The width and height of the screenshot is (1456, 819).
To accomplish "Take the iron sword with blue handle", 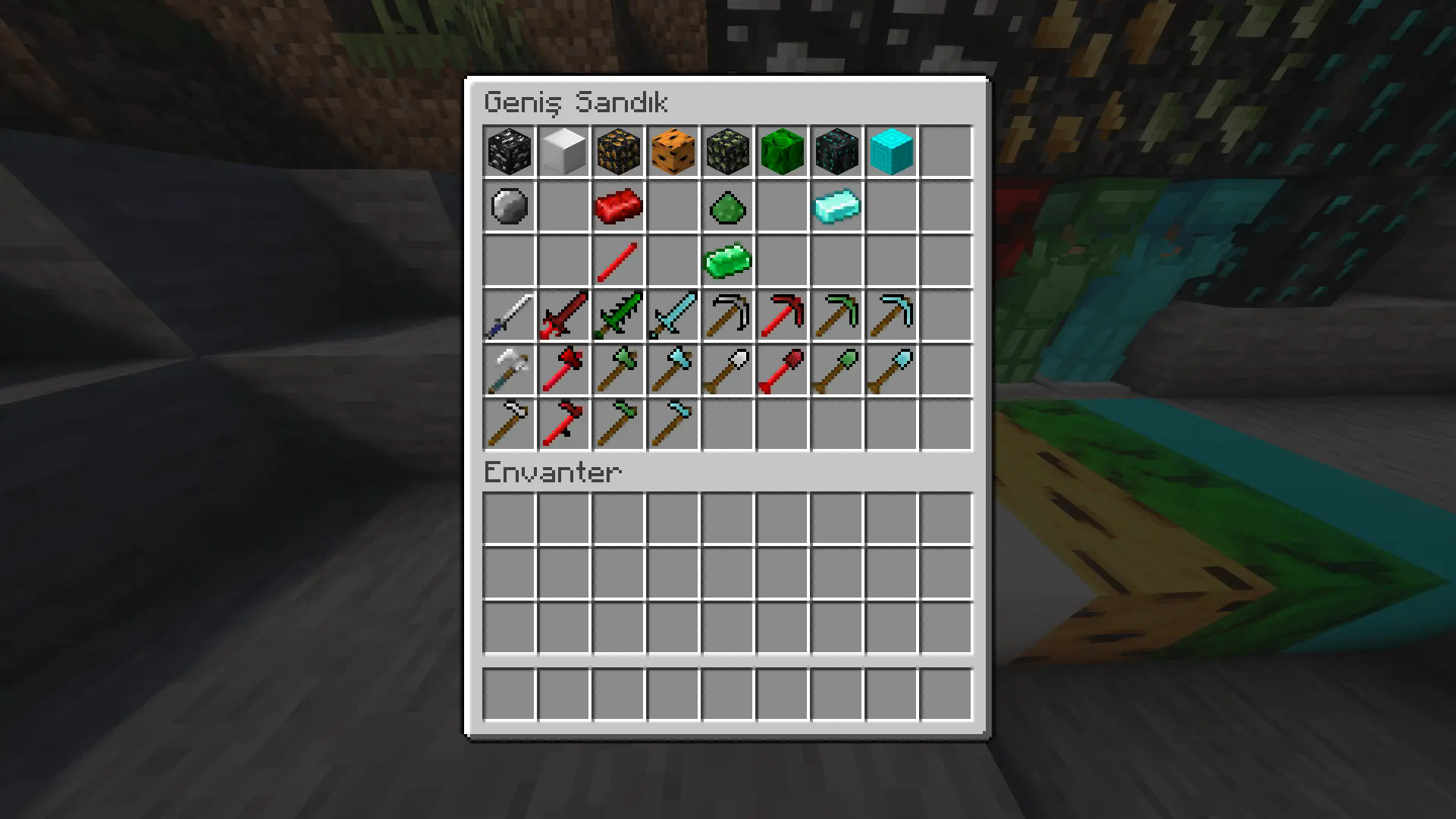I will click(510, 315).
